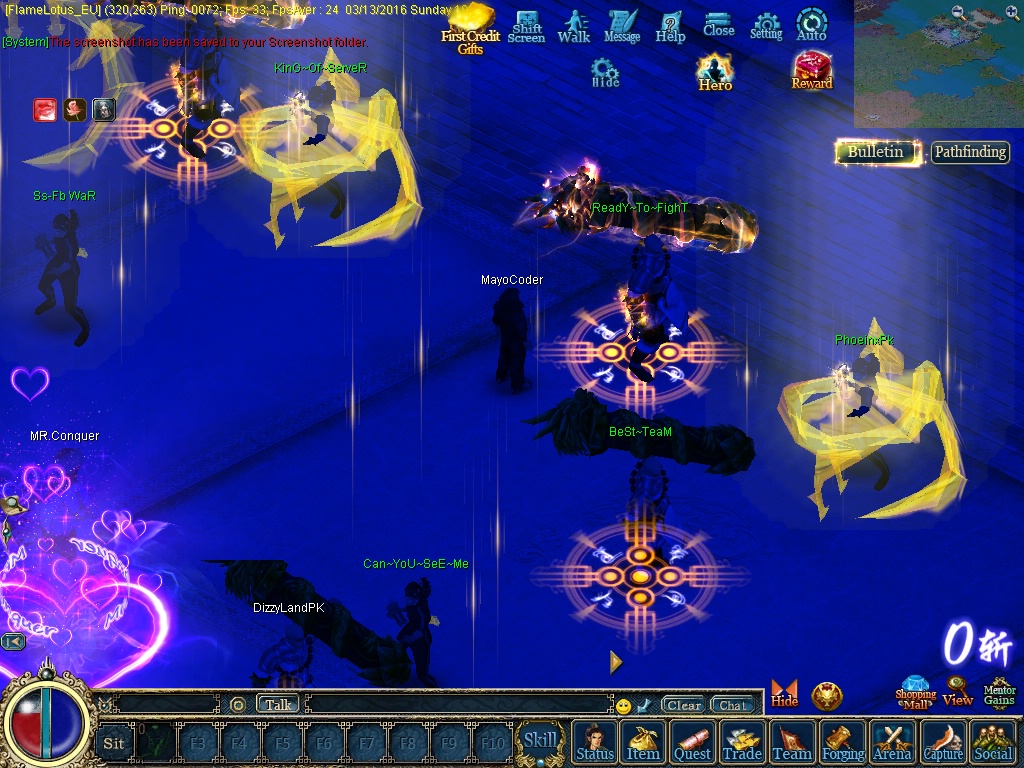1024x768 pixels.
Task: Open the Setting gear menu
Action: click(766, 26)
